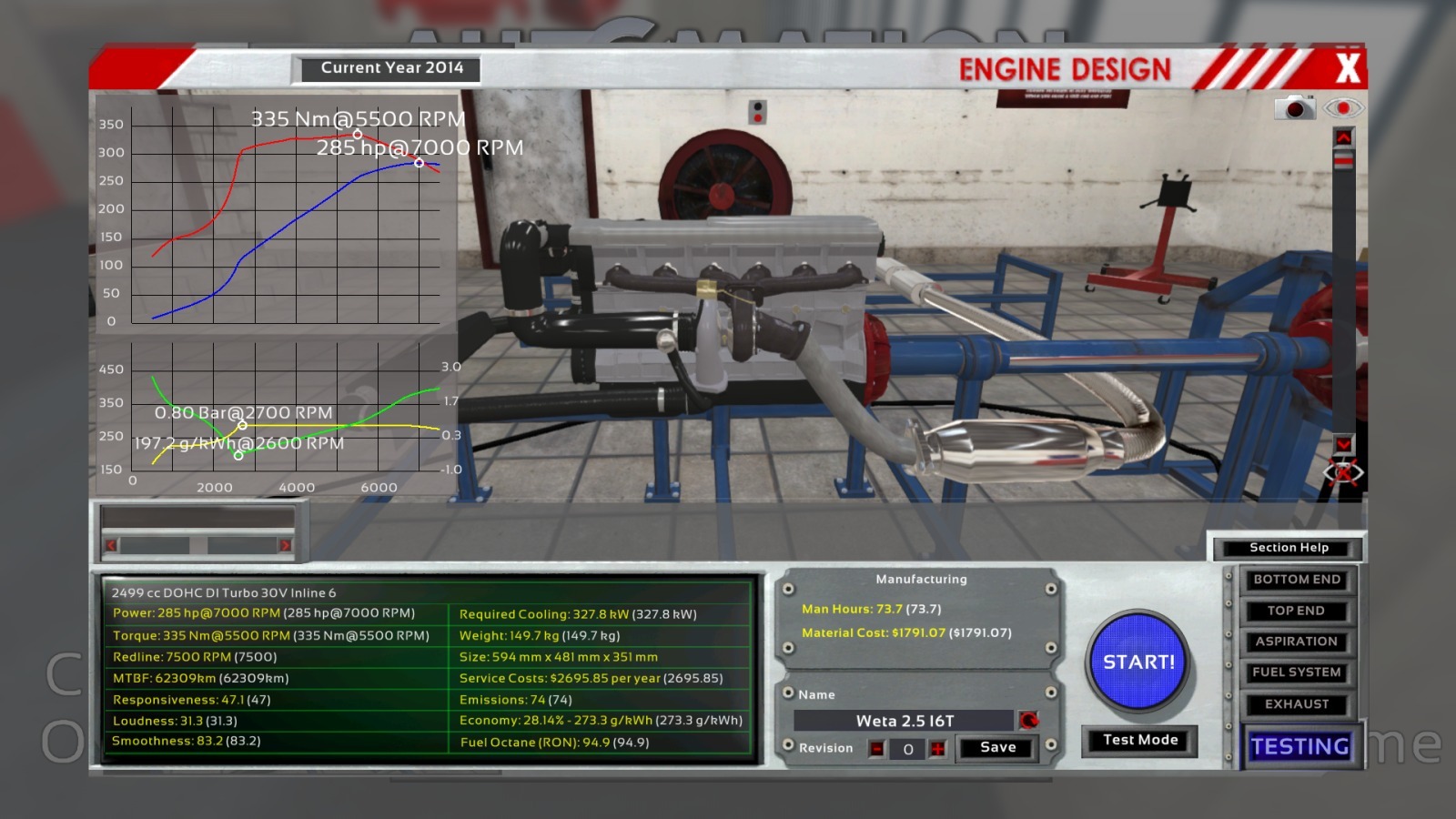This screenshot has height=819, width=1456.
Task: Decrease the revision number
Action: 876,749
